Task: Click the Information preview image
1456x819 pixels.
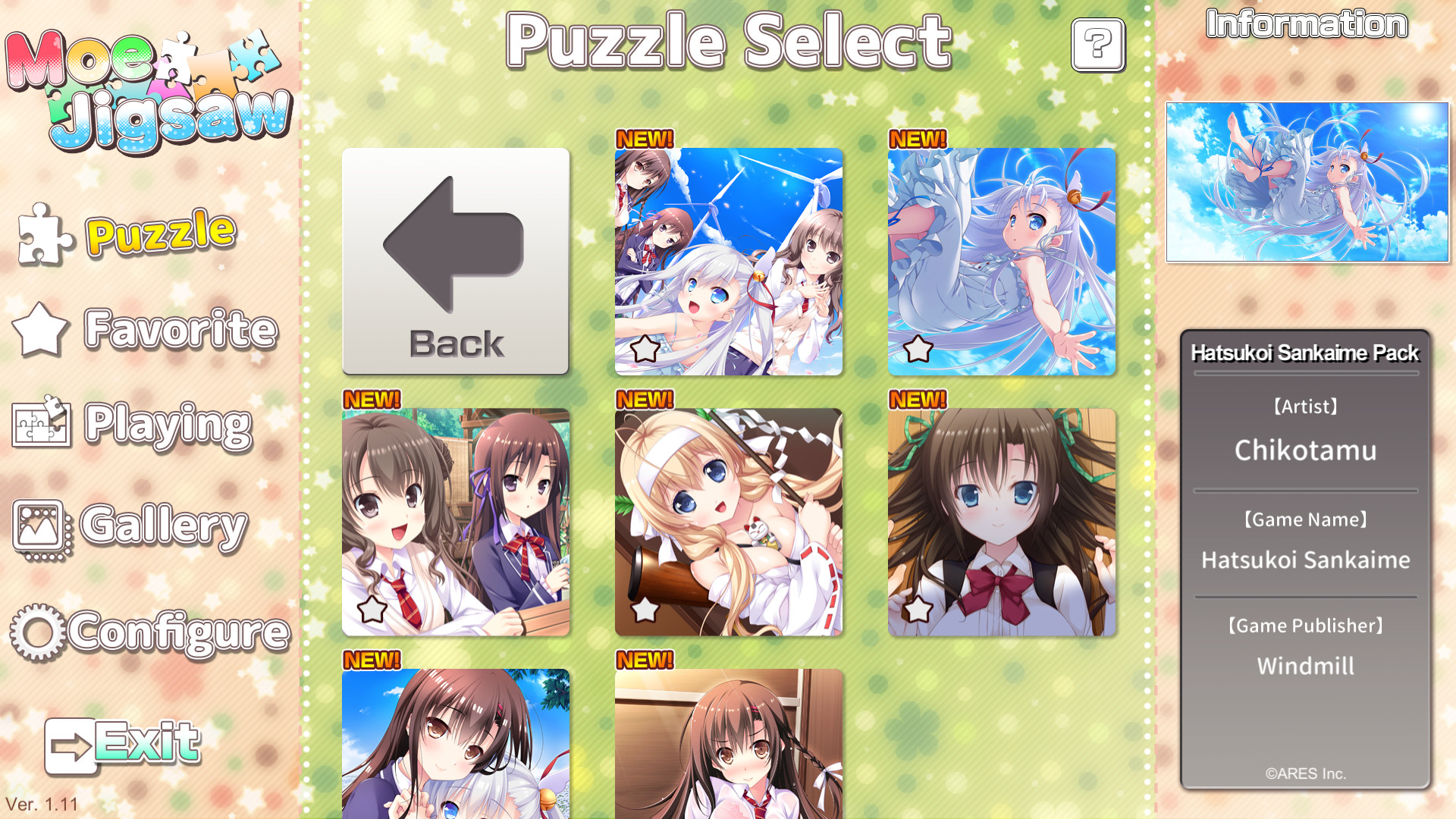Action: pos(1306,180)
